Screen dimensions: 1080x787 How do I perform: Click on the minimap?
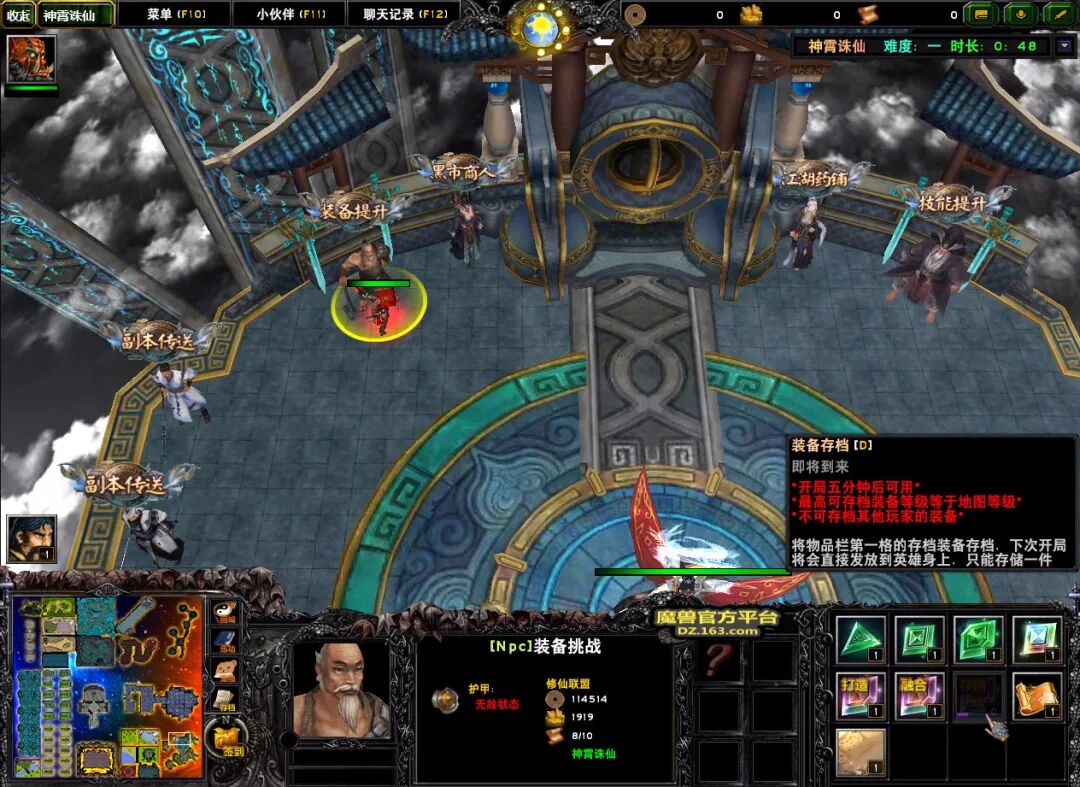click(106, 685)
